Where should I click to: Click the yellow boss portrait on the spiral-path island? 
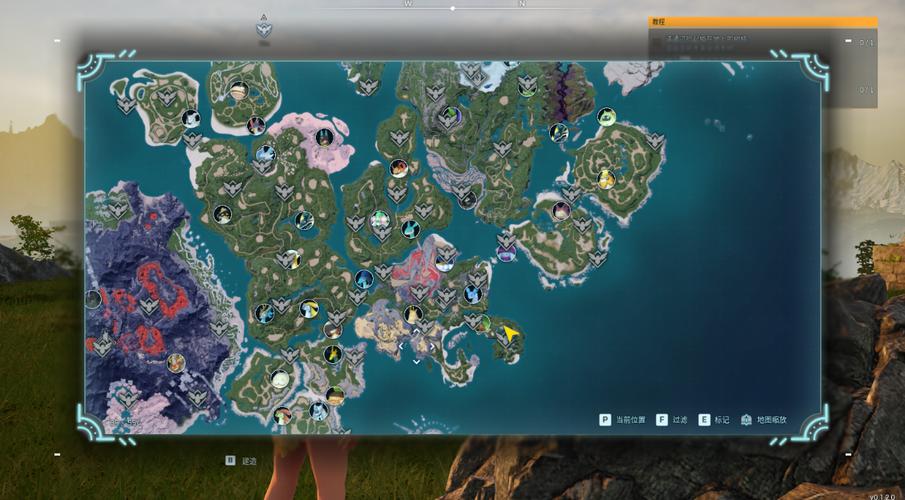pyautogui.click(x=606, y=179)
